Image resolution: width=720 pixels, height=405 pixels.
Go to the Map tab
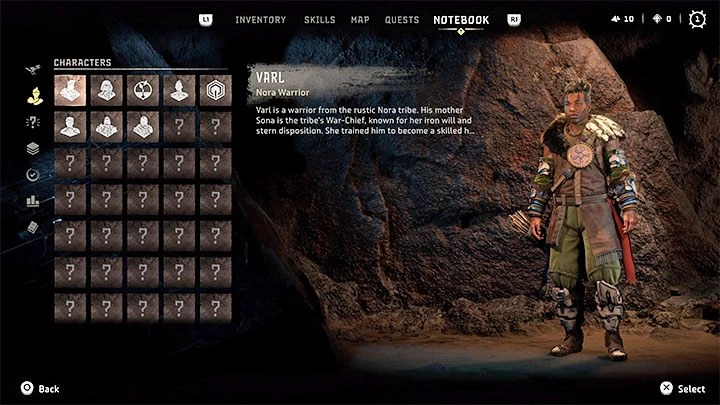click(360, 19)
